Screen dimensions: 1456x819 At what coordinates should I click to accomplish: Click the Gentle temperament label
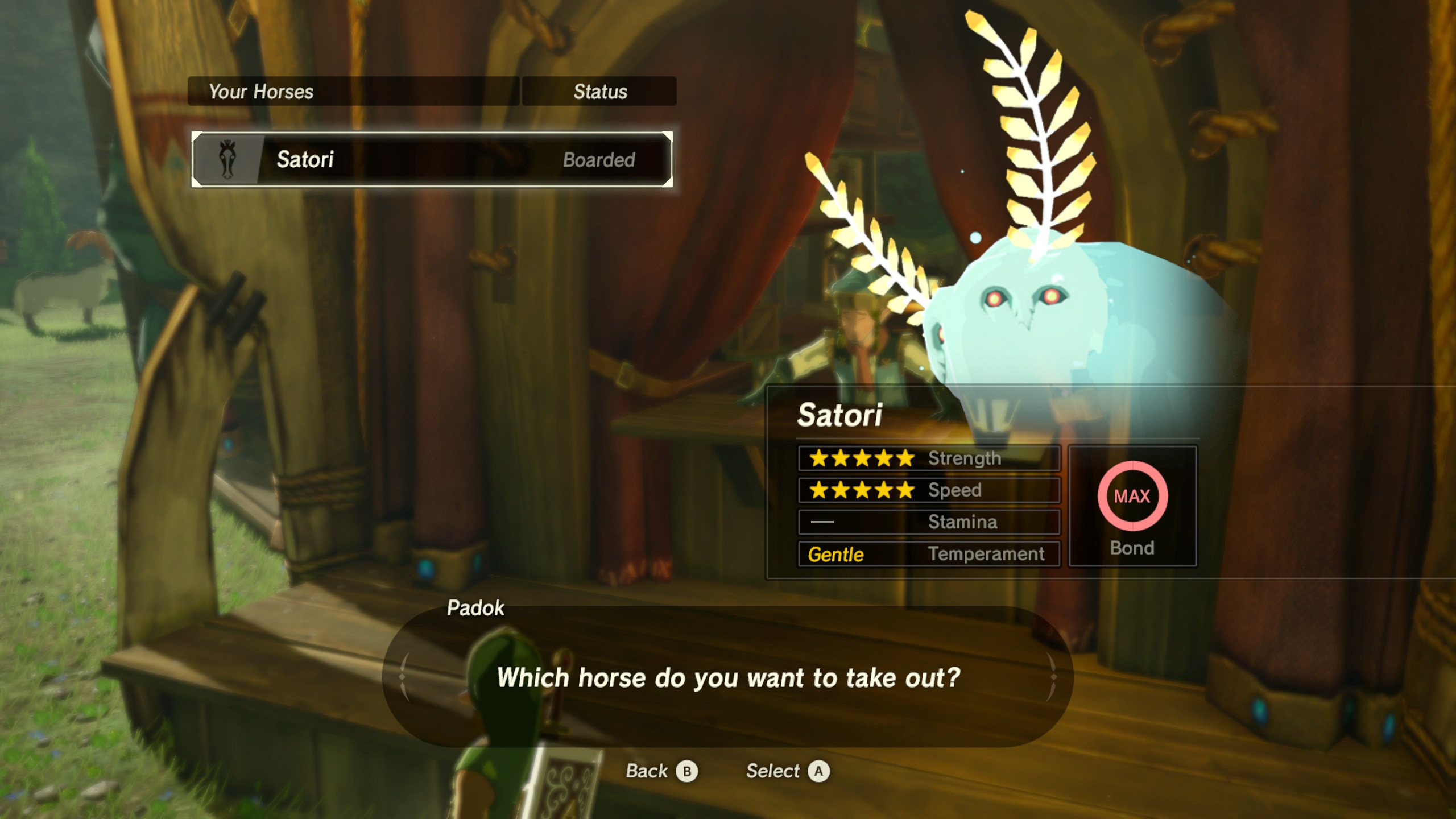(836, 554)
